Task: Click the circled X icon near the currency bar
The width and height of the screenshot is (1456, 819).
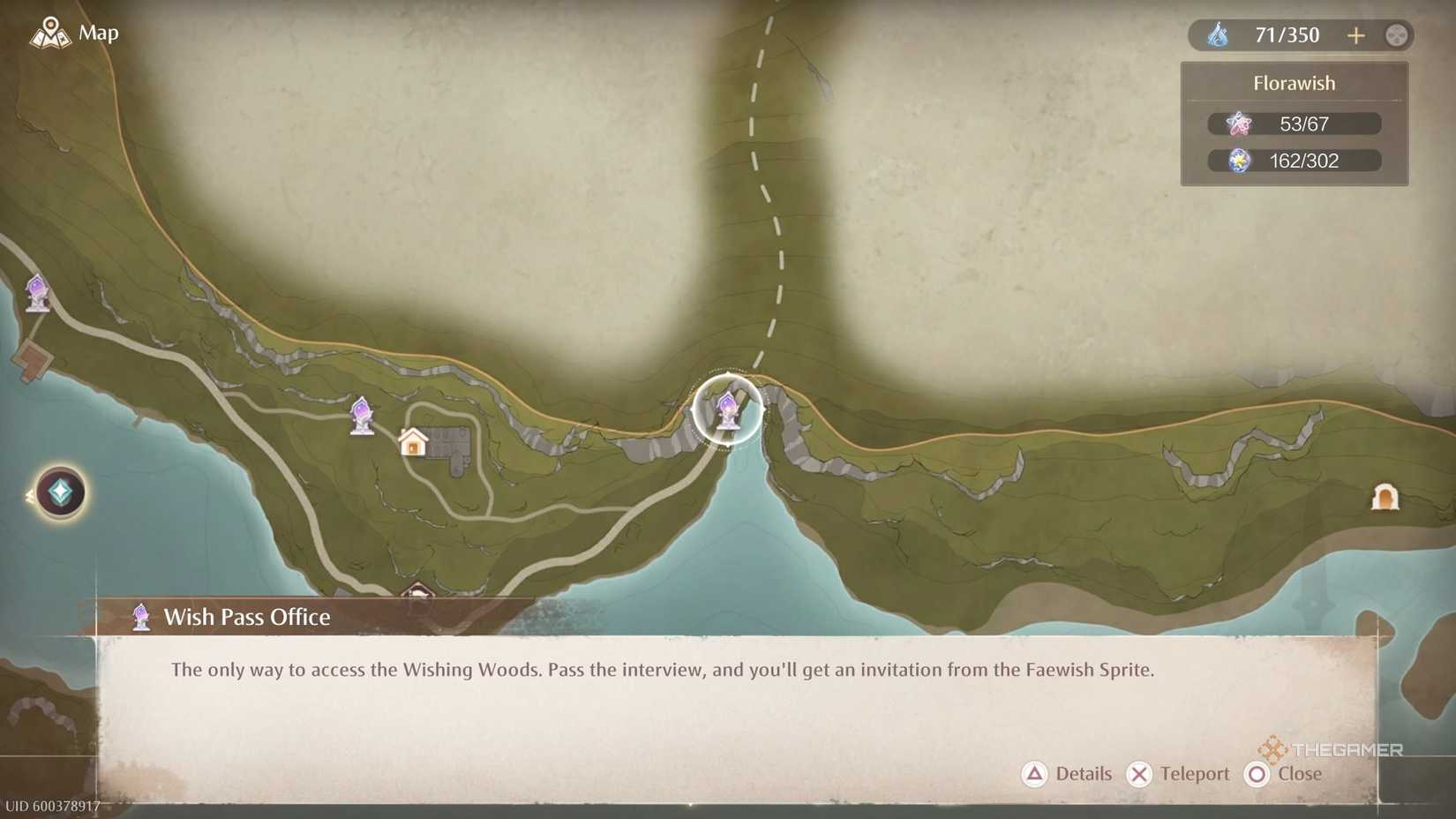Action: click(x=1394, y=35)
